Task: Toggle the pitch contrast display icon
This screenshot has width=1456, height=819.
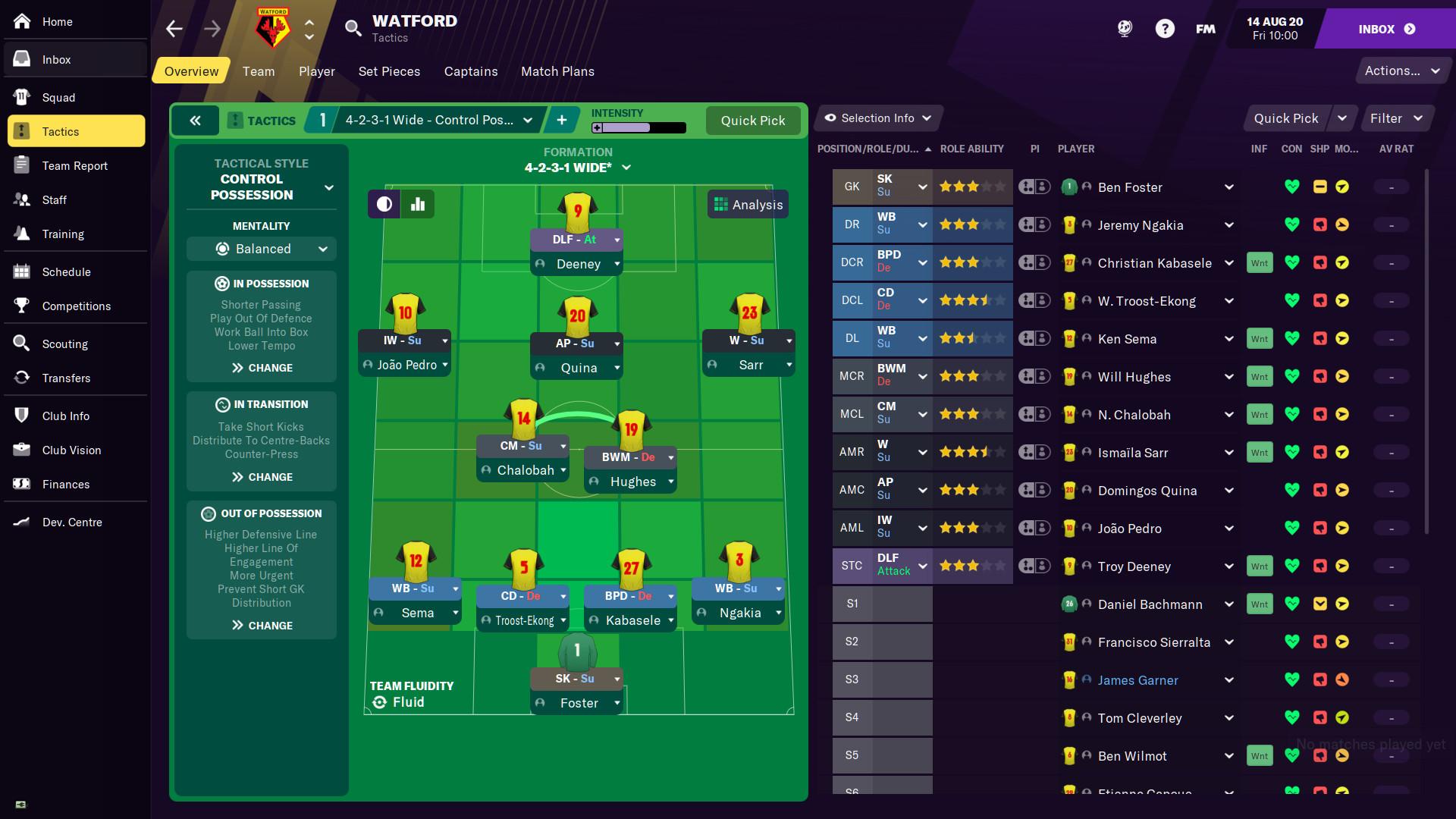Action: pos(384,203)
